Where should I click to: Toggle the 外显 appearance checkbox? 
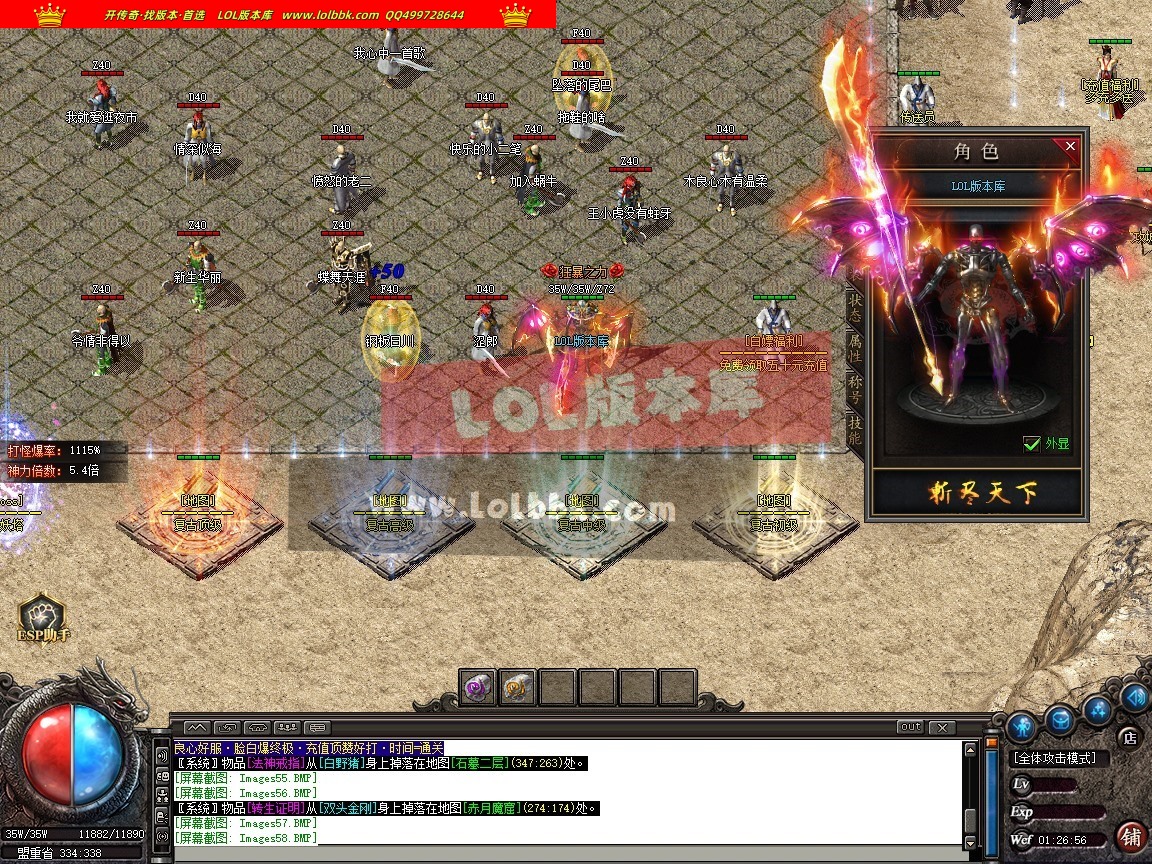tap(1032, 444)
